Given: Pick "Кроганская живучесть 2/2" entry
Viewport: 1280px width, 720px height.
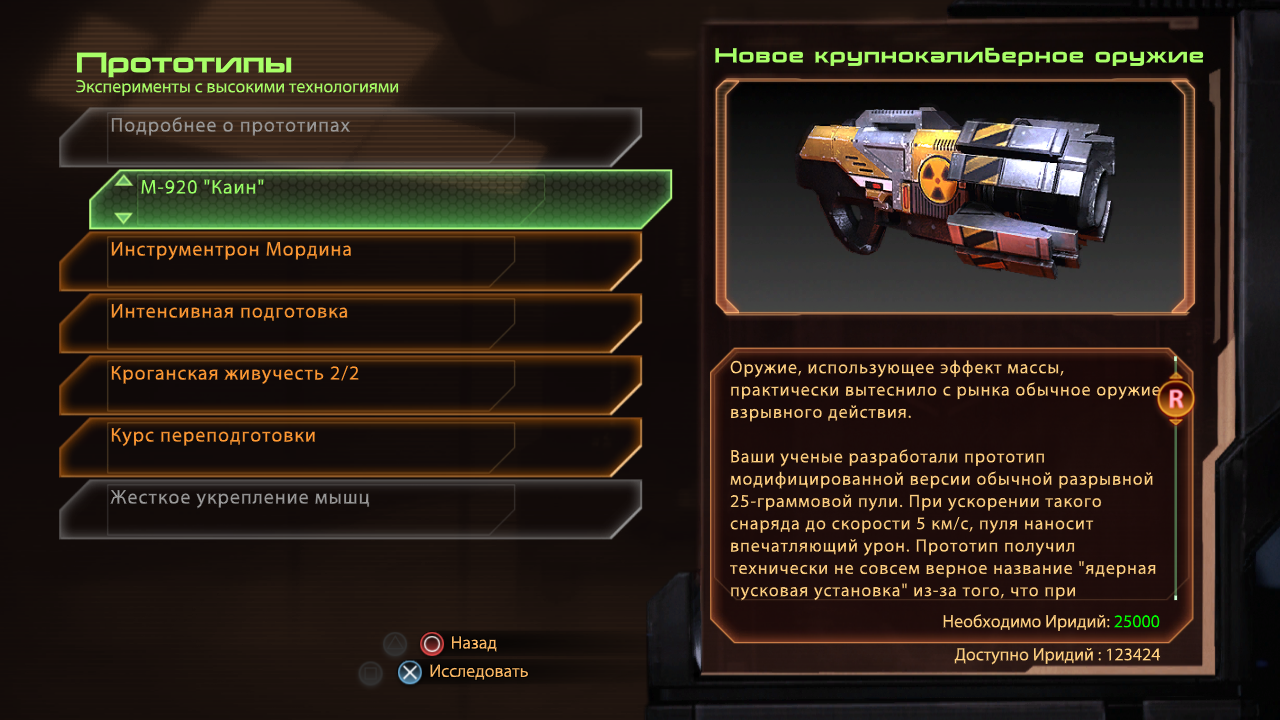Looking at the screenshot, I should coord(350,383).
